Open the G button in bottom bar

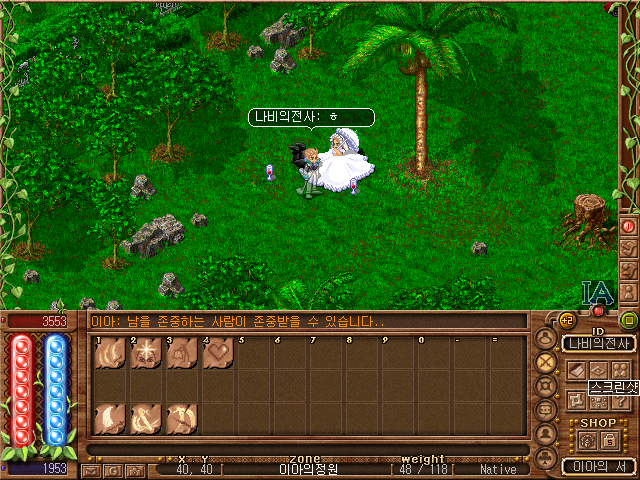pos(114,470)
